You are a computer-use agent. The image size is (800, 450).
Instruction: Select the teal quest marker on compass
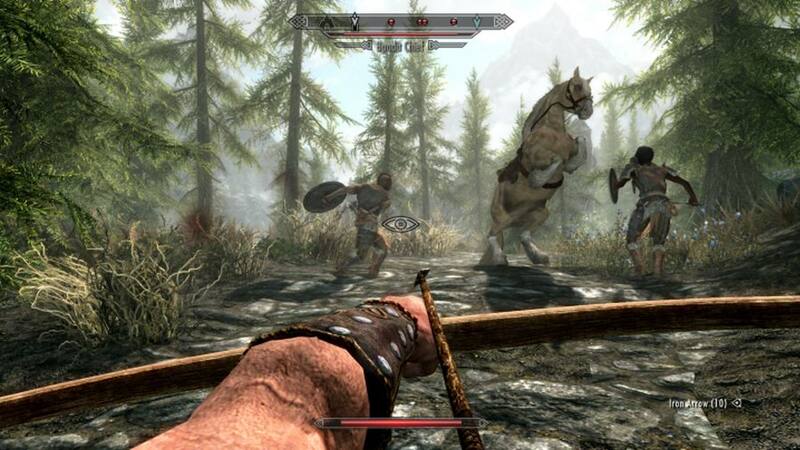click(476, 21)
